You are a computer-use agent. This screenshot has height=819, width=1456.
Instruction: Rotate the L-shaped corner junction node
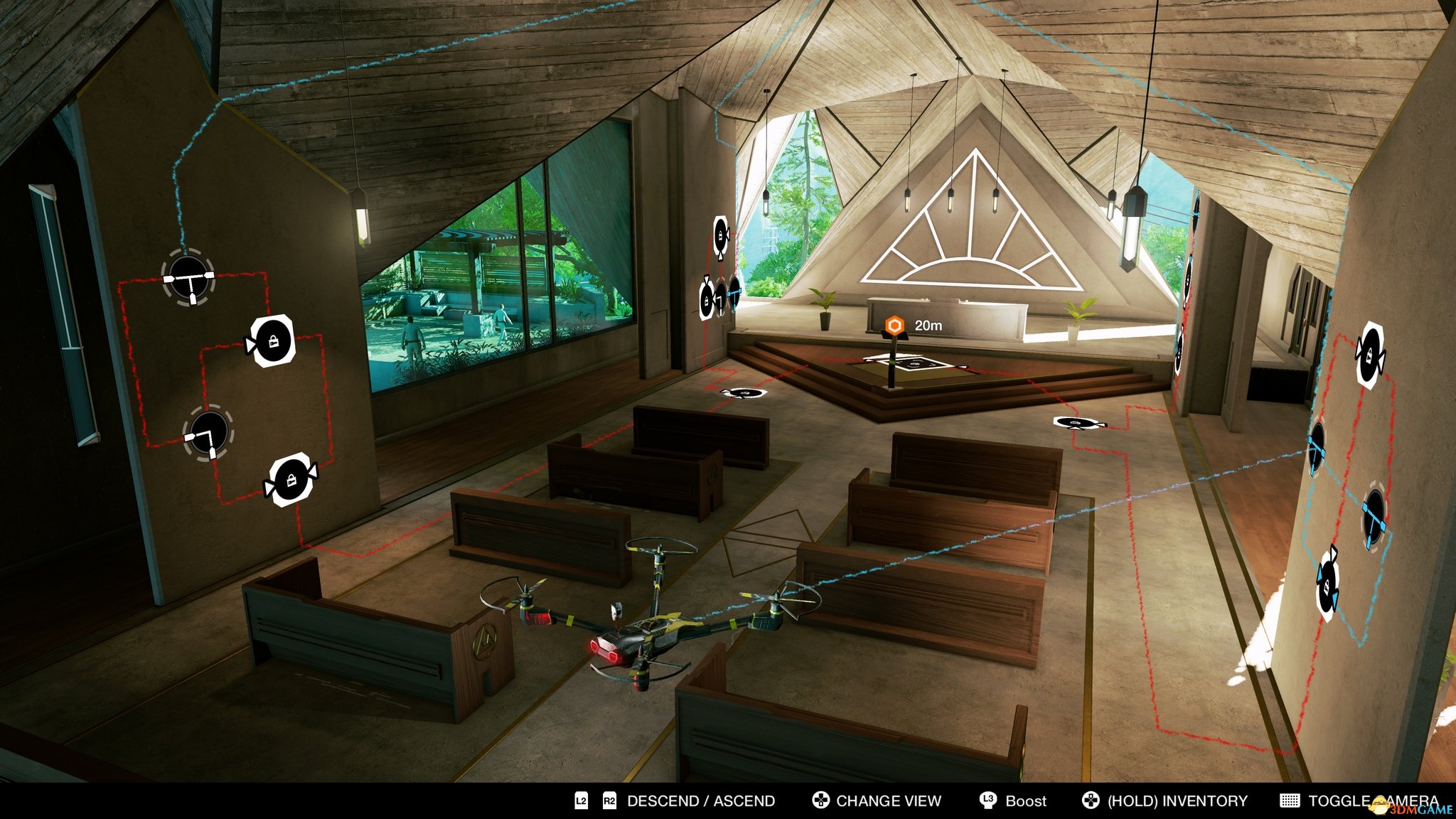(208, 433)
